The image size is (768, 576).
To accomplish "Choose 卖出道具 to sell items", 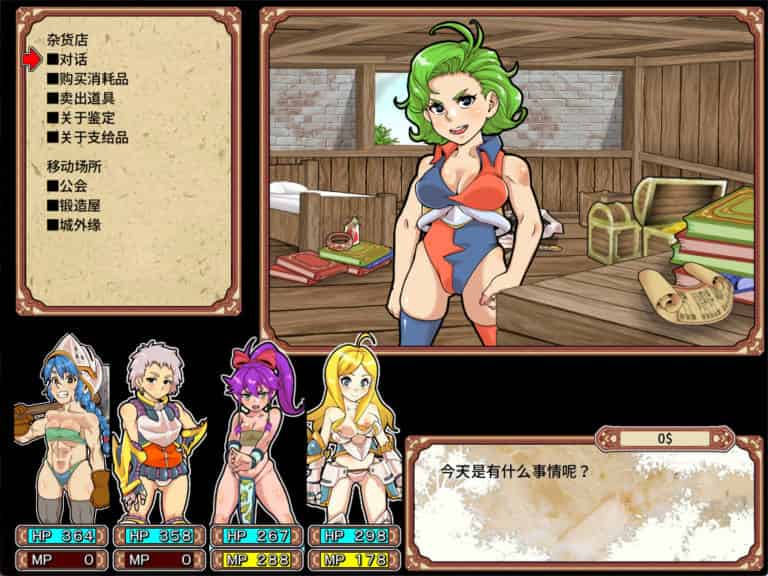I will (x=80, y=98).
